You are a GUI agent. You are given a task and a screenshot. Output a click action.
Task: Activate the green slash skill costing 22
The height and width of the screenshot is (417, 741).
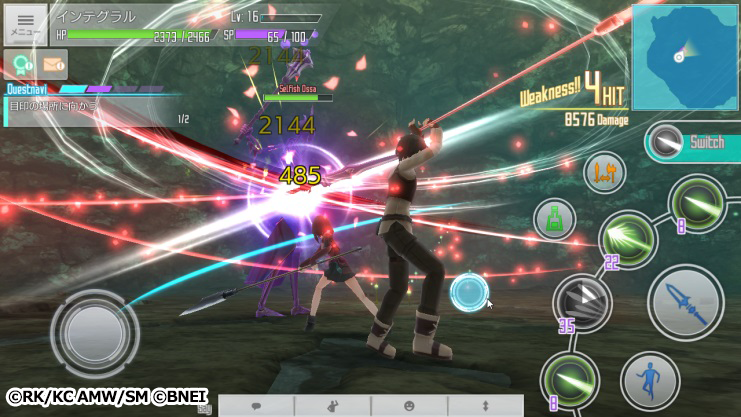tap(628, 240)
